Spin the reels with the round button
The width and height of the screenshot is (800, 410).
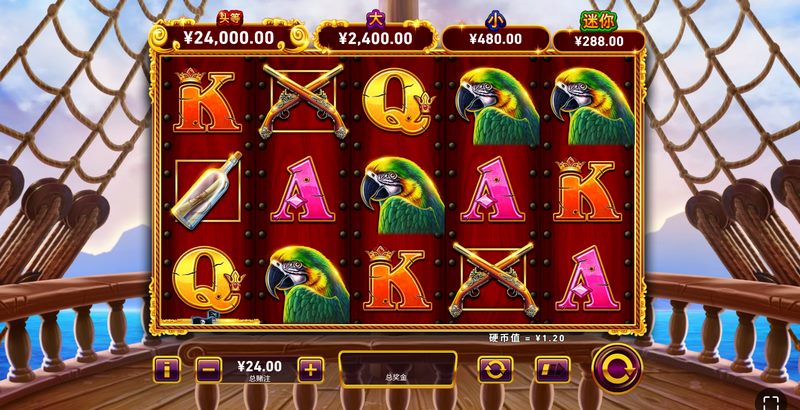pos(617,367)
